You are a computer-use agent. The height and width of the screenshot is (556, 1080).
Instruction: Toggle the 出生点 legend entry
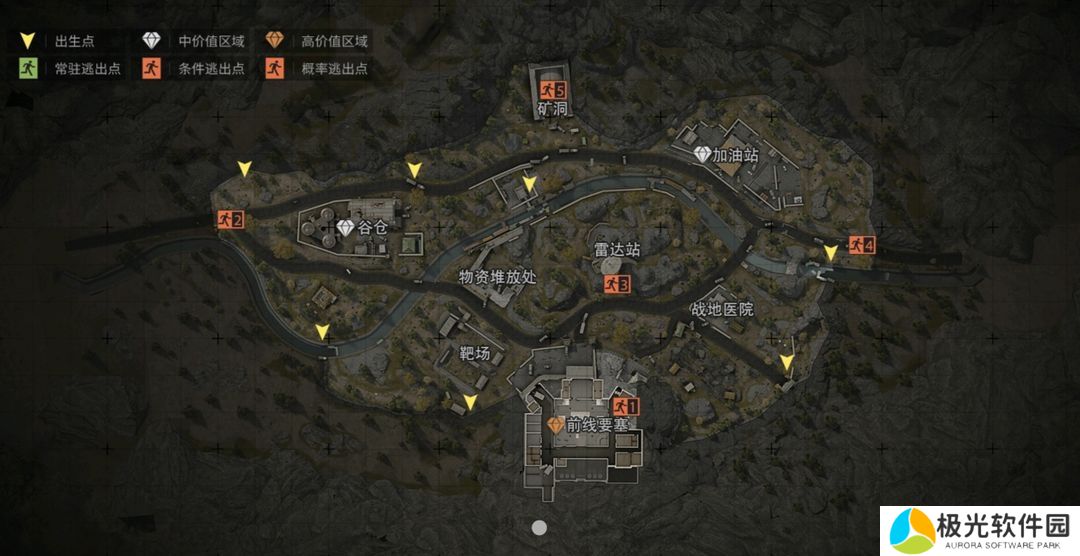[x=62, y=42]
